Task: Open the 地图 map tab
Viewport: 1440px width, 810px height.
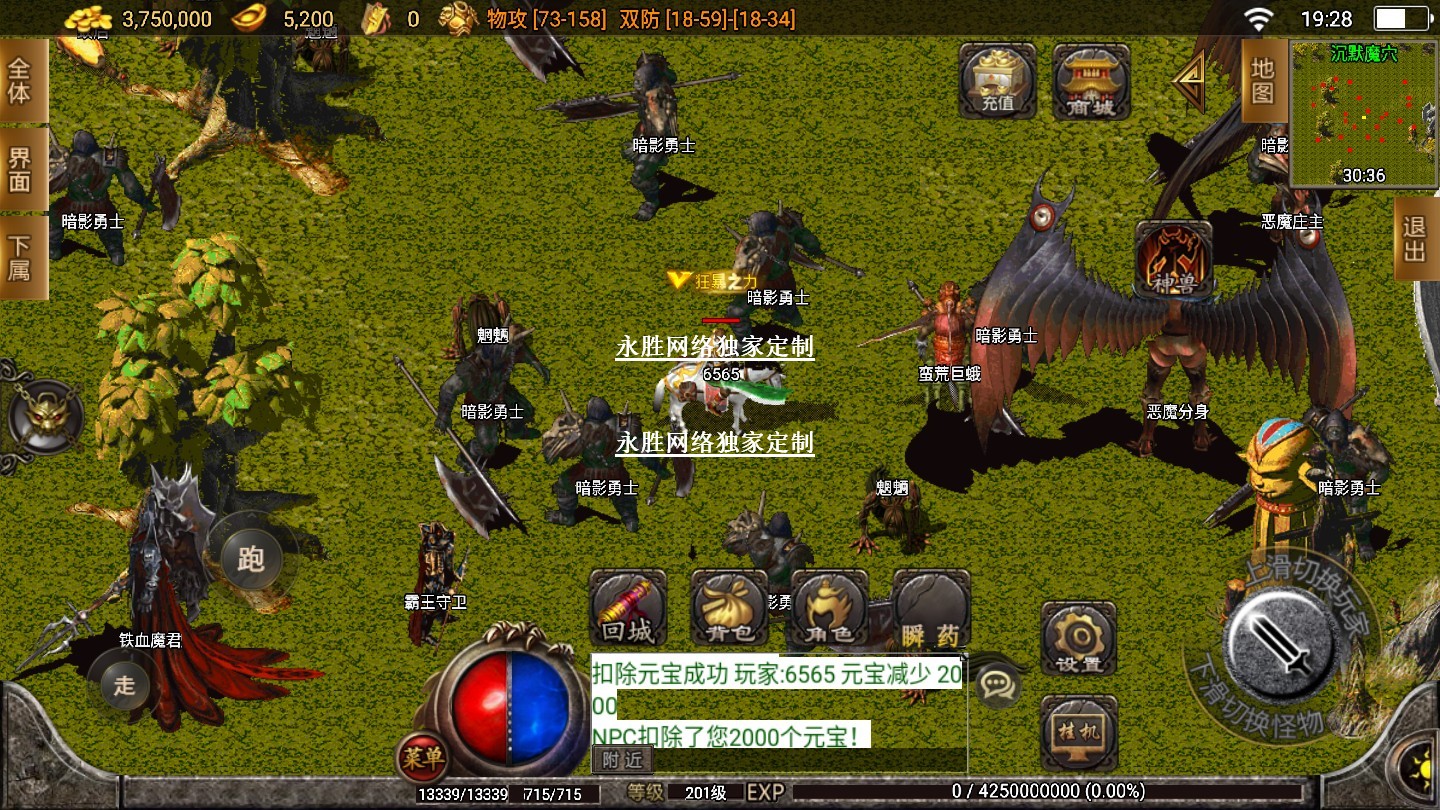Action: 1263,81
